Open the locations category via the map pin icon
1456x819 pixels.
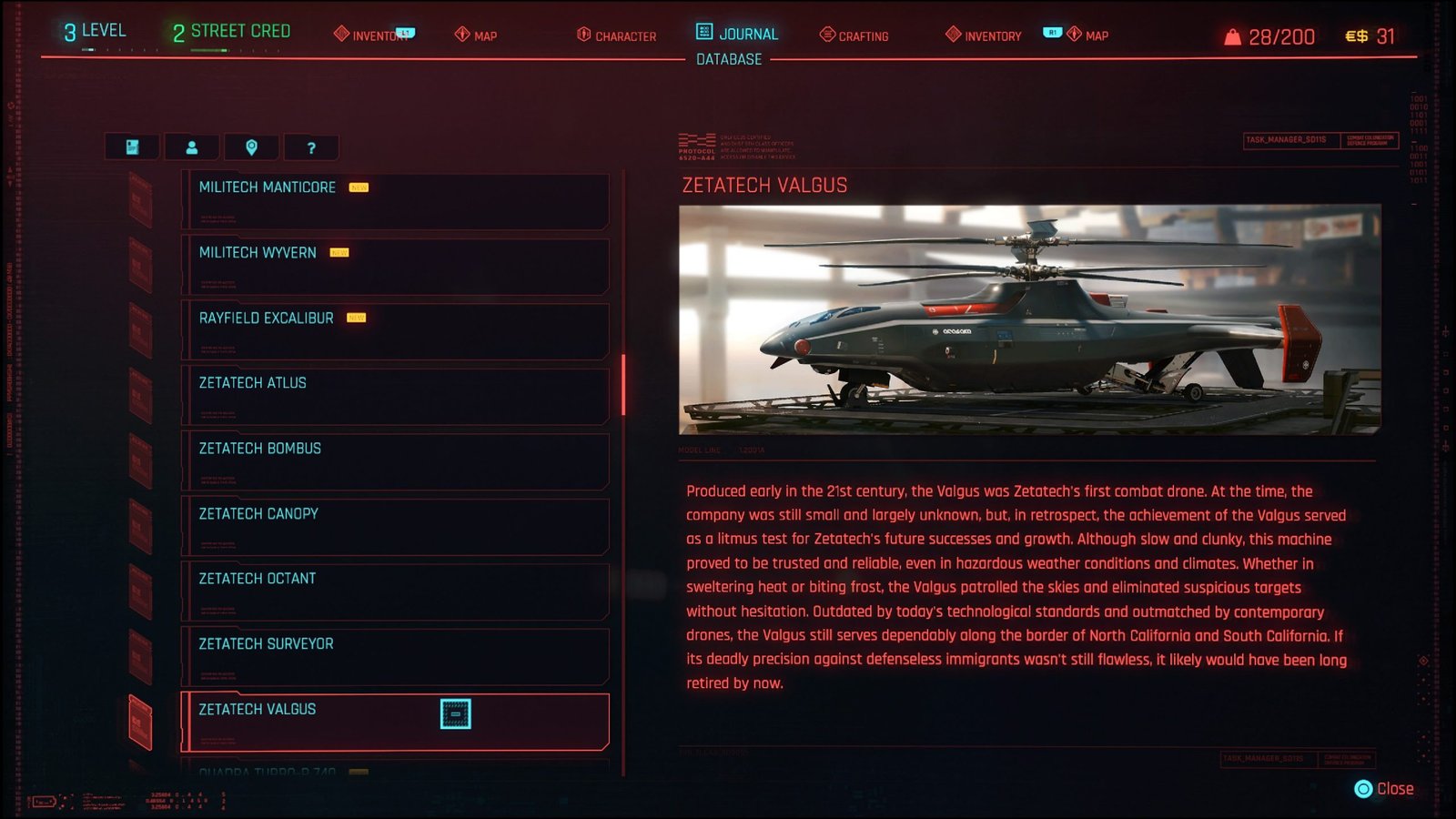[251, 147]
